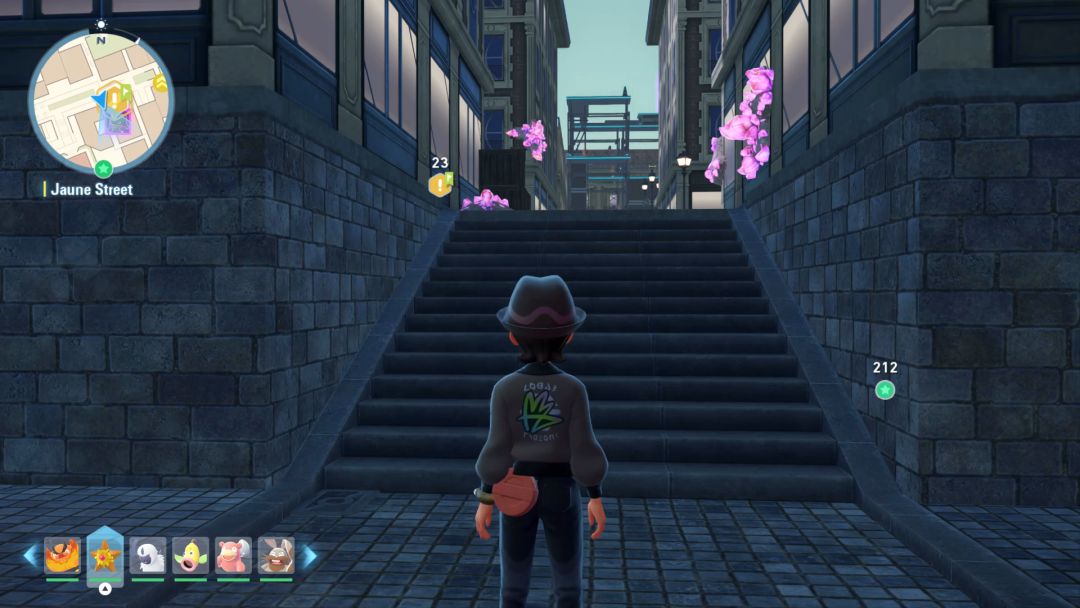Image resolution: width=1080 pixels, height=608 pixels.
Task: Select Diggersby in the party bar
Action: [275, 555]
